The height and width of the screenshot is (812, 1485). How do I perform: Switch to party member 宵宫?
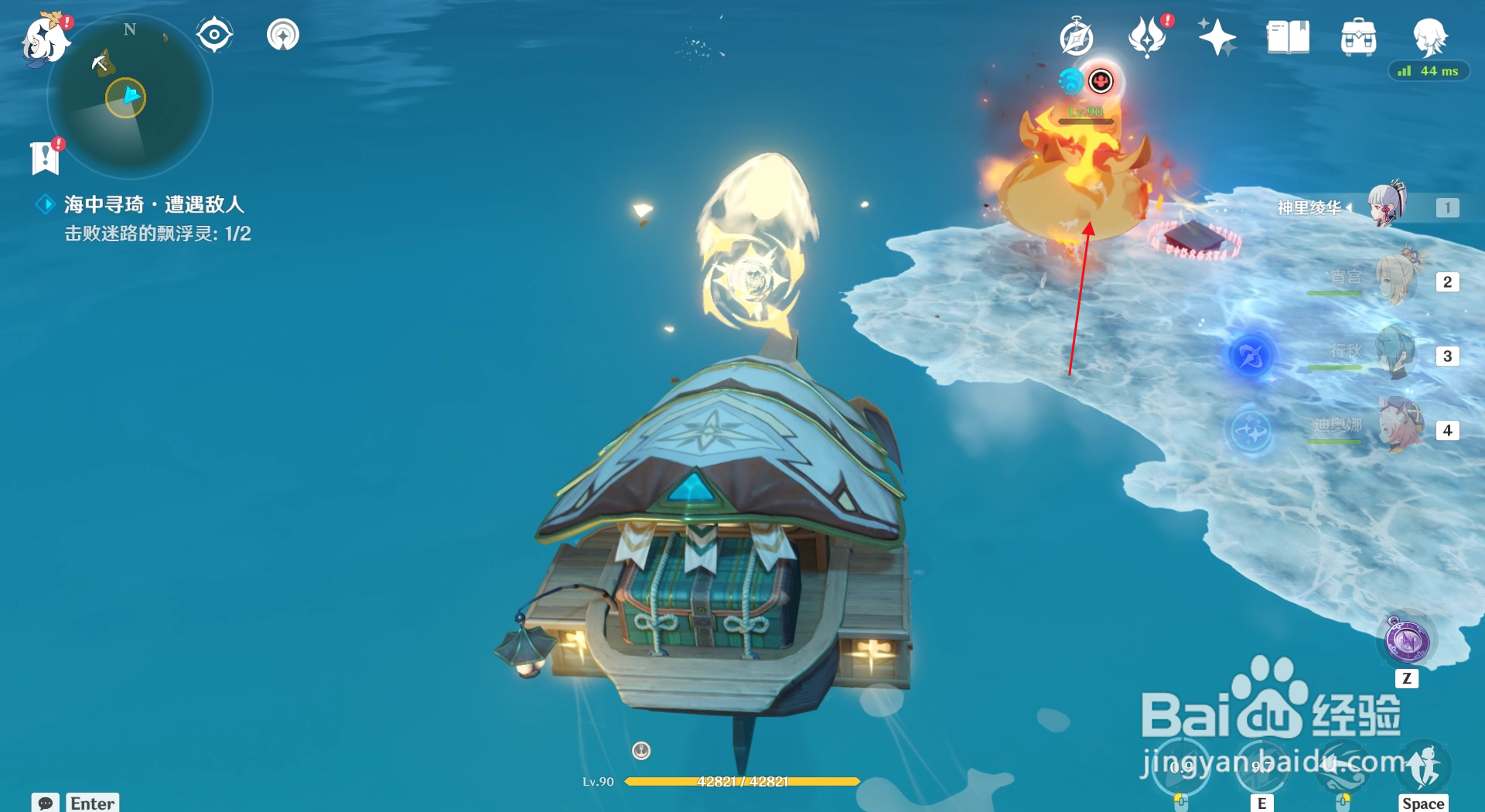tap(1398, 280)
